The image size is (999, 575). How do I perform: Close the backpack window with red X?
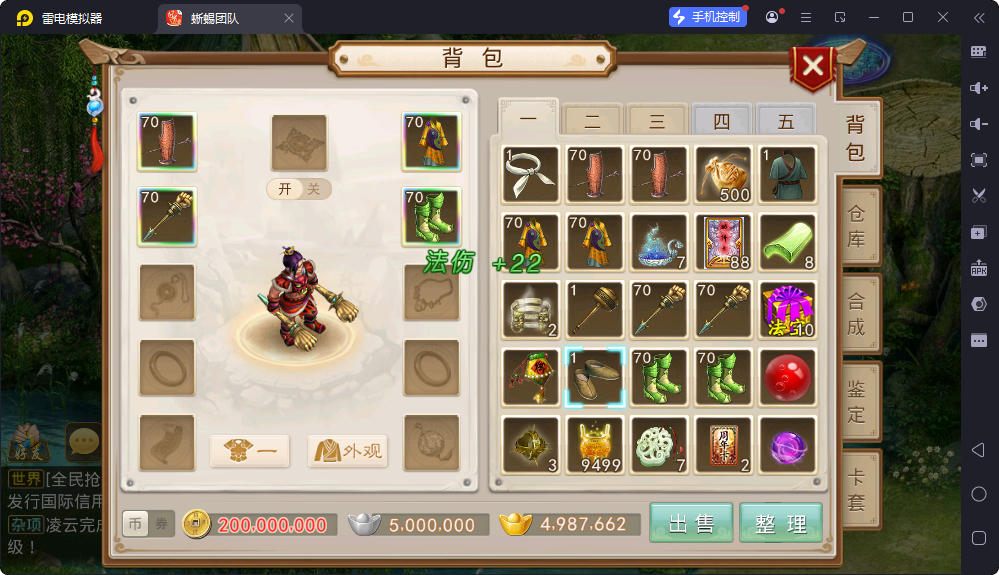point(814,67)
